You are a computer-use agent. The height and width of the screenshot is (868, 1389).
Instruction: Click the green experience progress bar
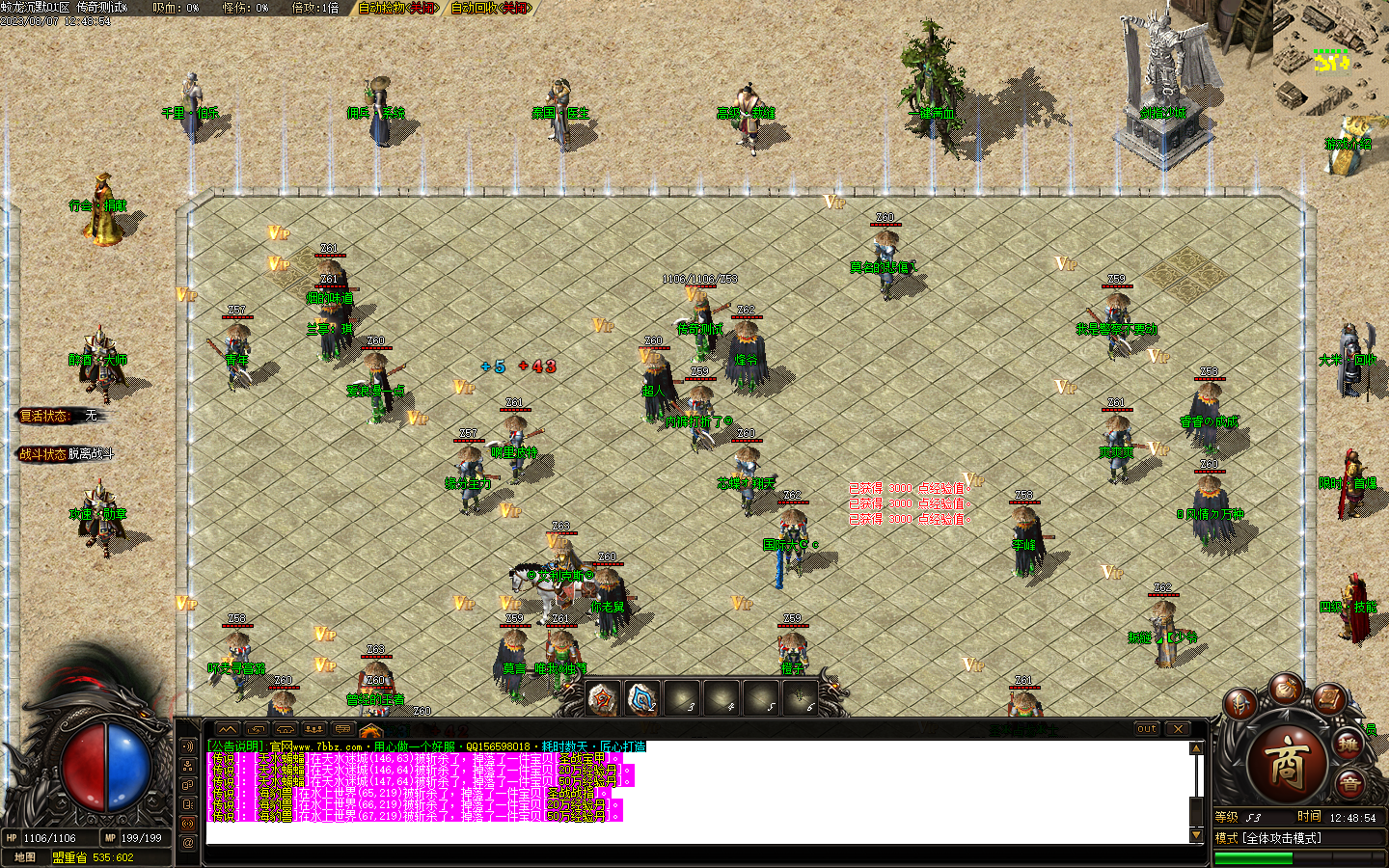[1254, 856]
